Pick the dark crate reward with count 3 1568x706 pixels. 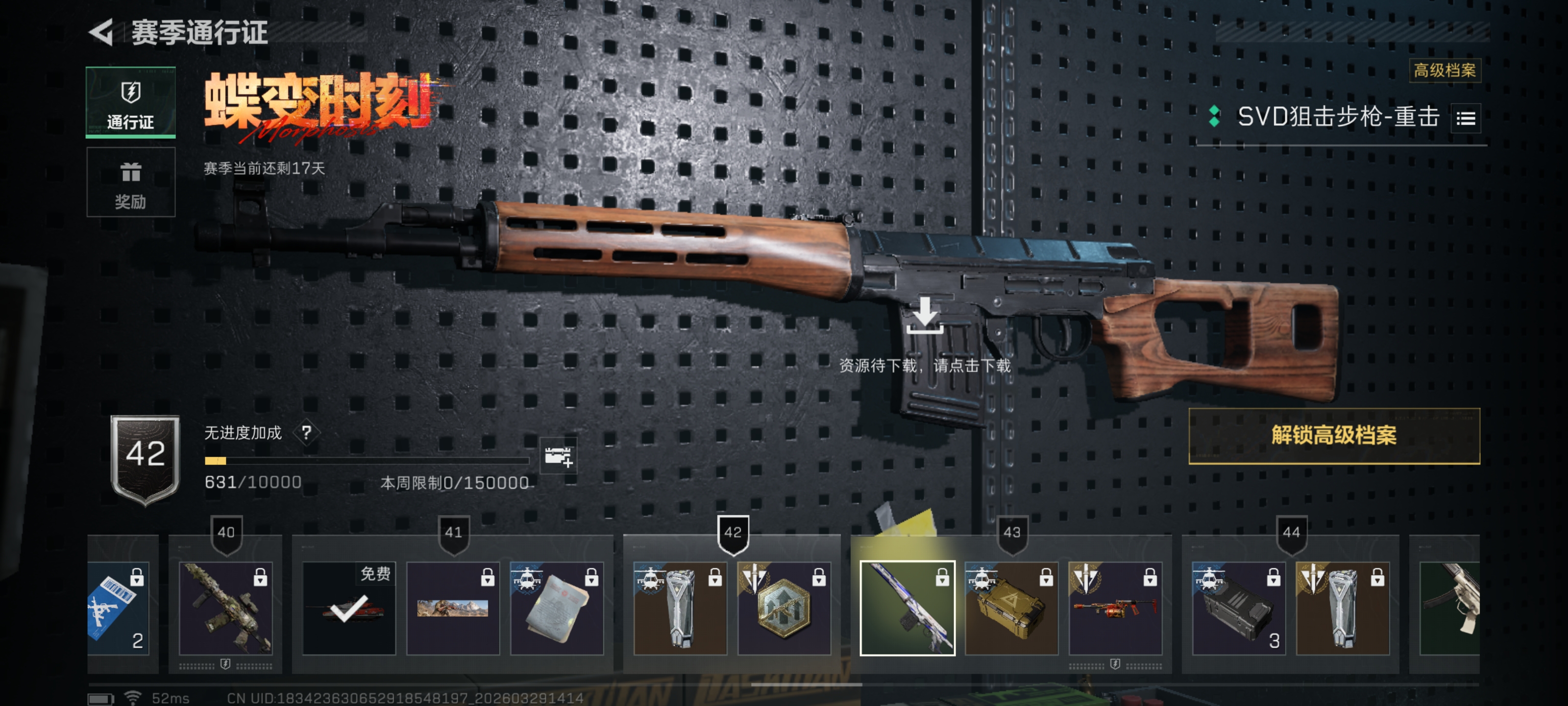1238,608
